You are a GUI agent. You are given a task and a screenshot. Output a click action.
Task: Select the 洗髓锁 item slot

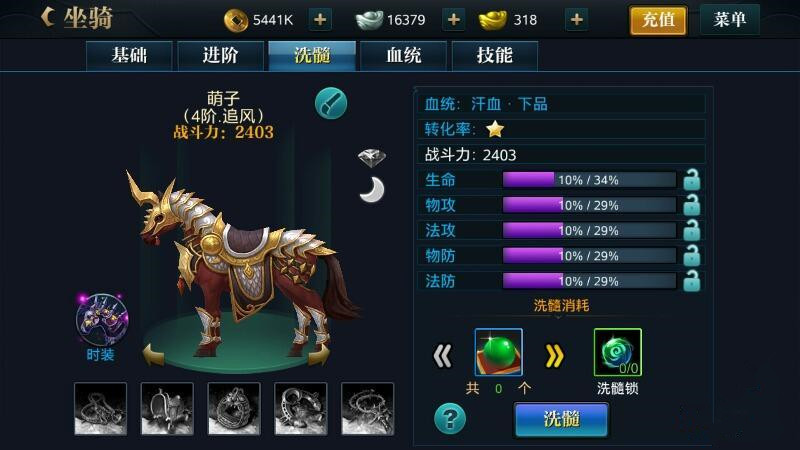pyautogui.click(x=617, y=353)
